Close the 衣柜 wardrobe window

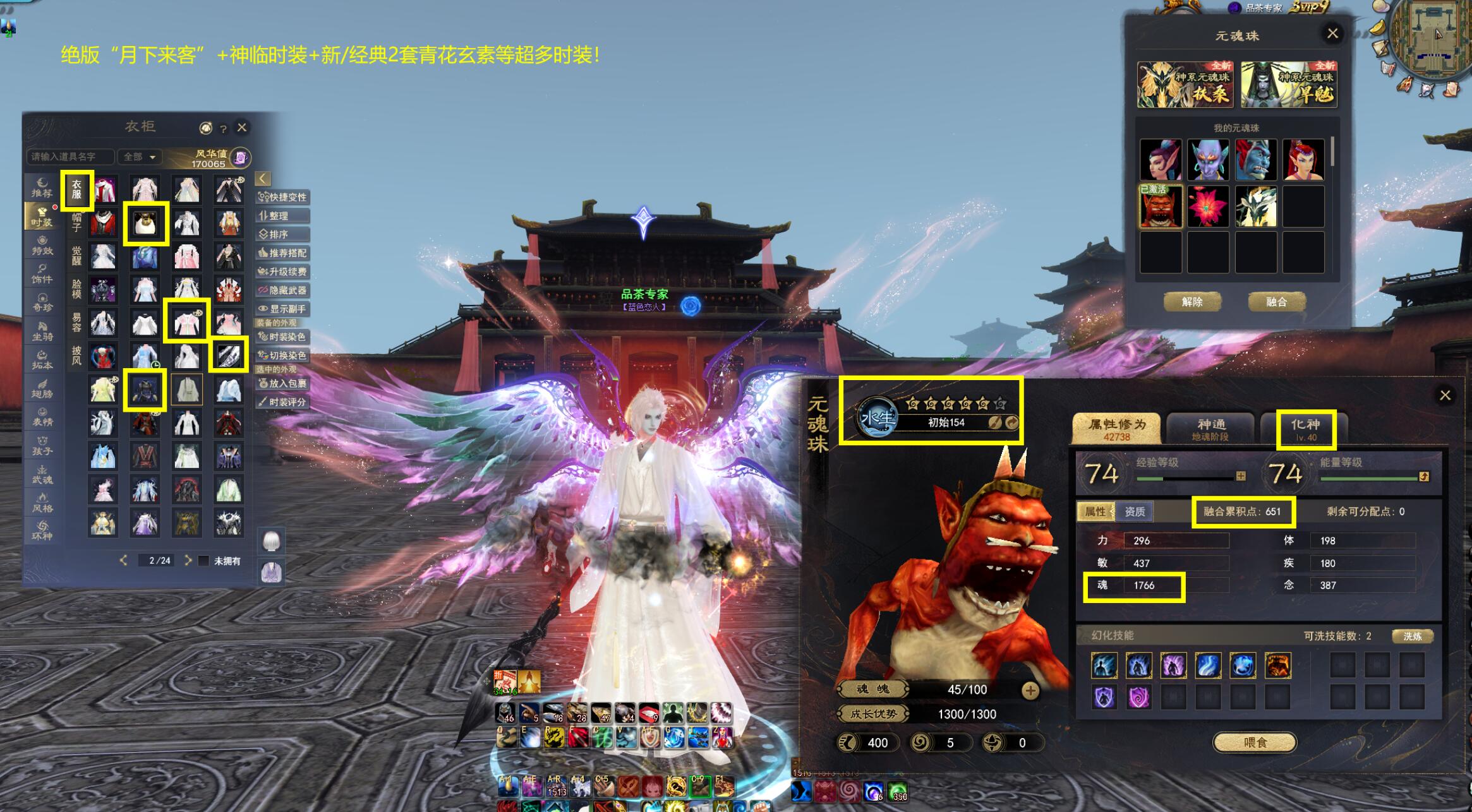coord(242,128)
